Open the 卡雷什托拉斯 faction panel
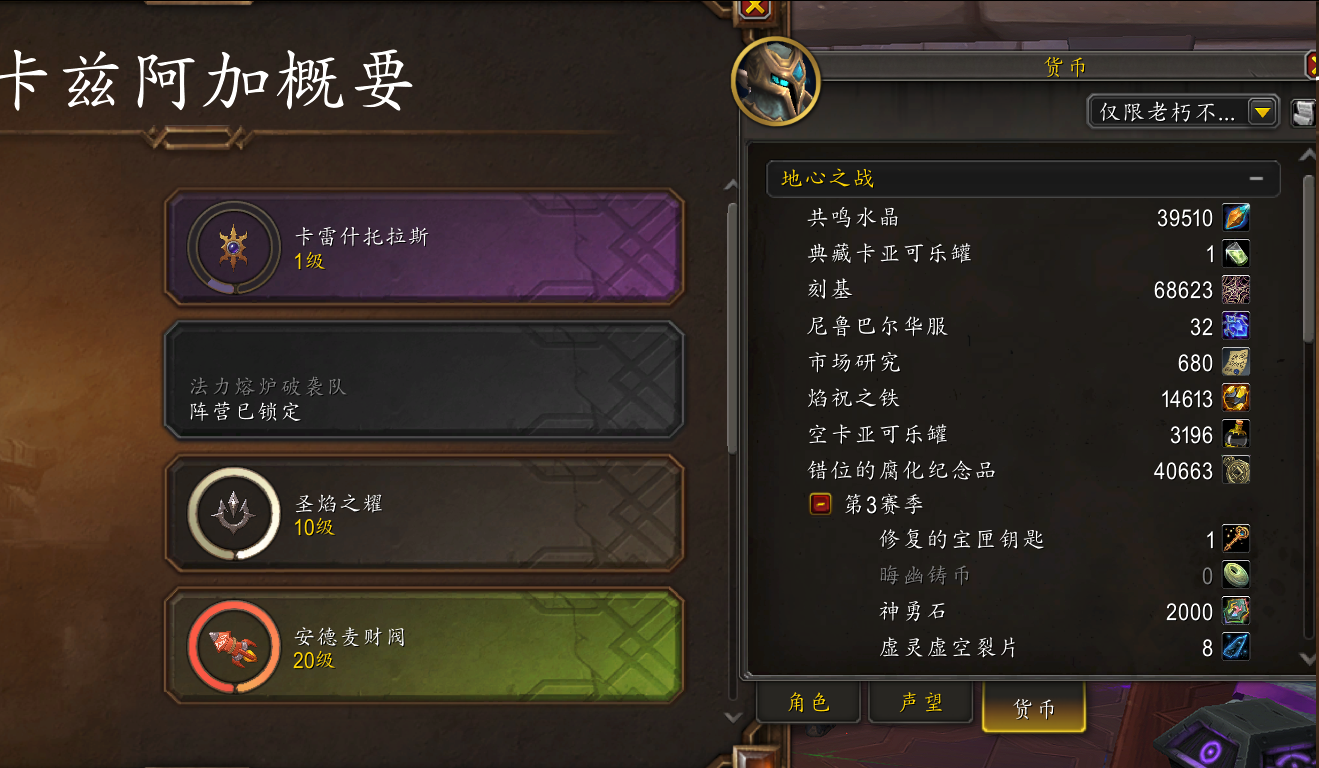 tap(420, 247)
